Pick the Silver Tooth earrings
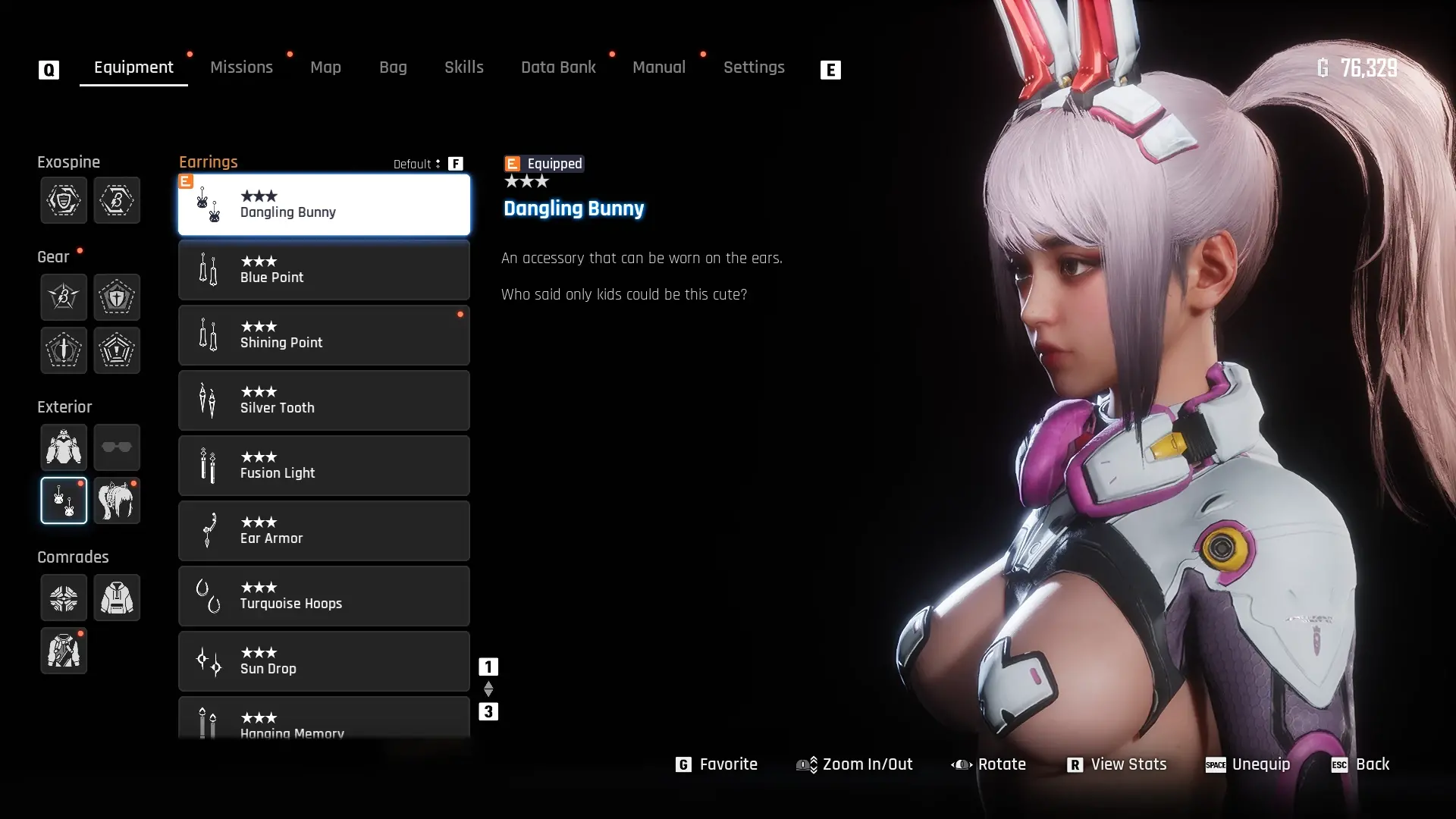The image size is (1456, 819). pos(324,400)
